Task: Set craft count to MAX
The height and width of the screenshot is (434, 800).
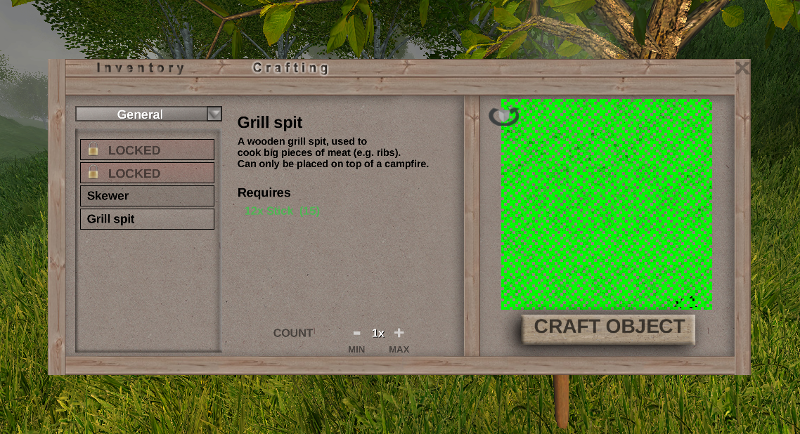Action: (399, 349)
